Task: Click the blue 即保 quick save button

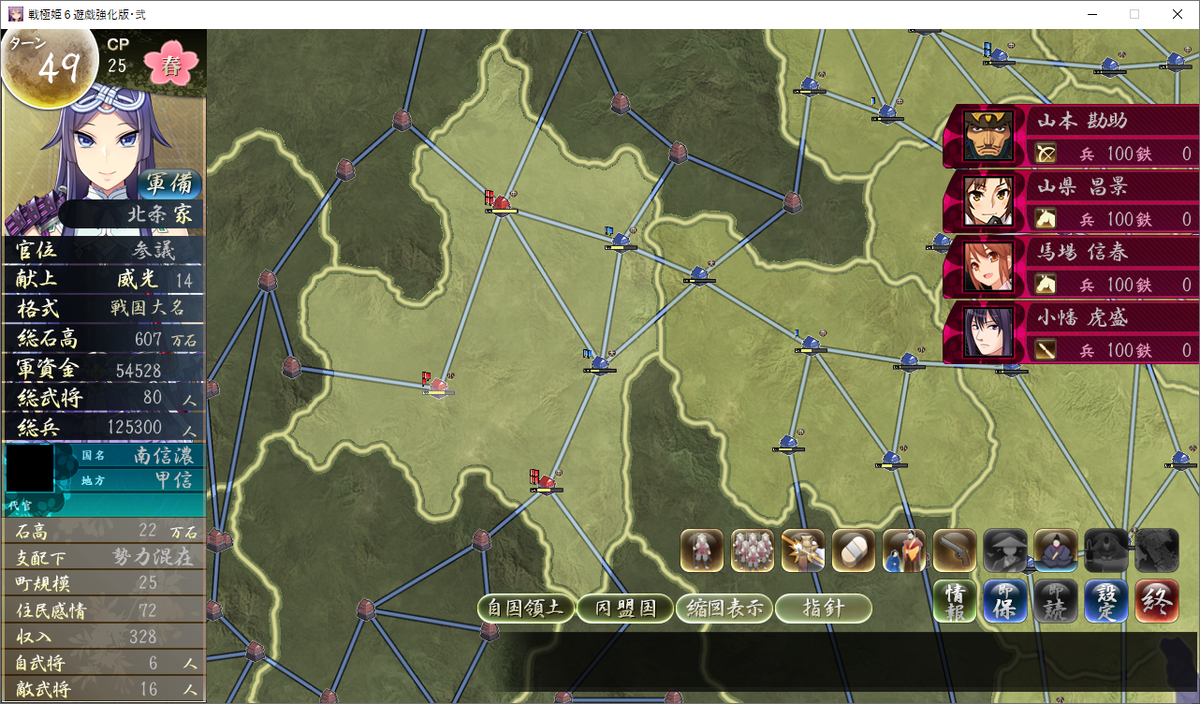Action: (x=1005, y=601)
